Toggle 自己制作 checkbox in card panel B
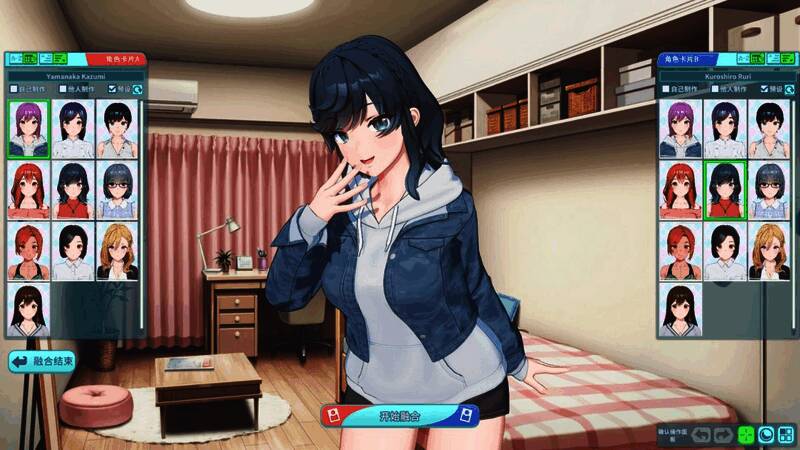 666,89
